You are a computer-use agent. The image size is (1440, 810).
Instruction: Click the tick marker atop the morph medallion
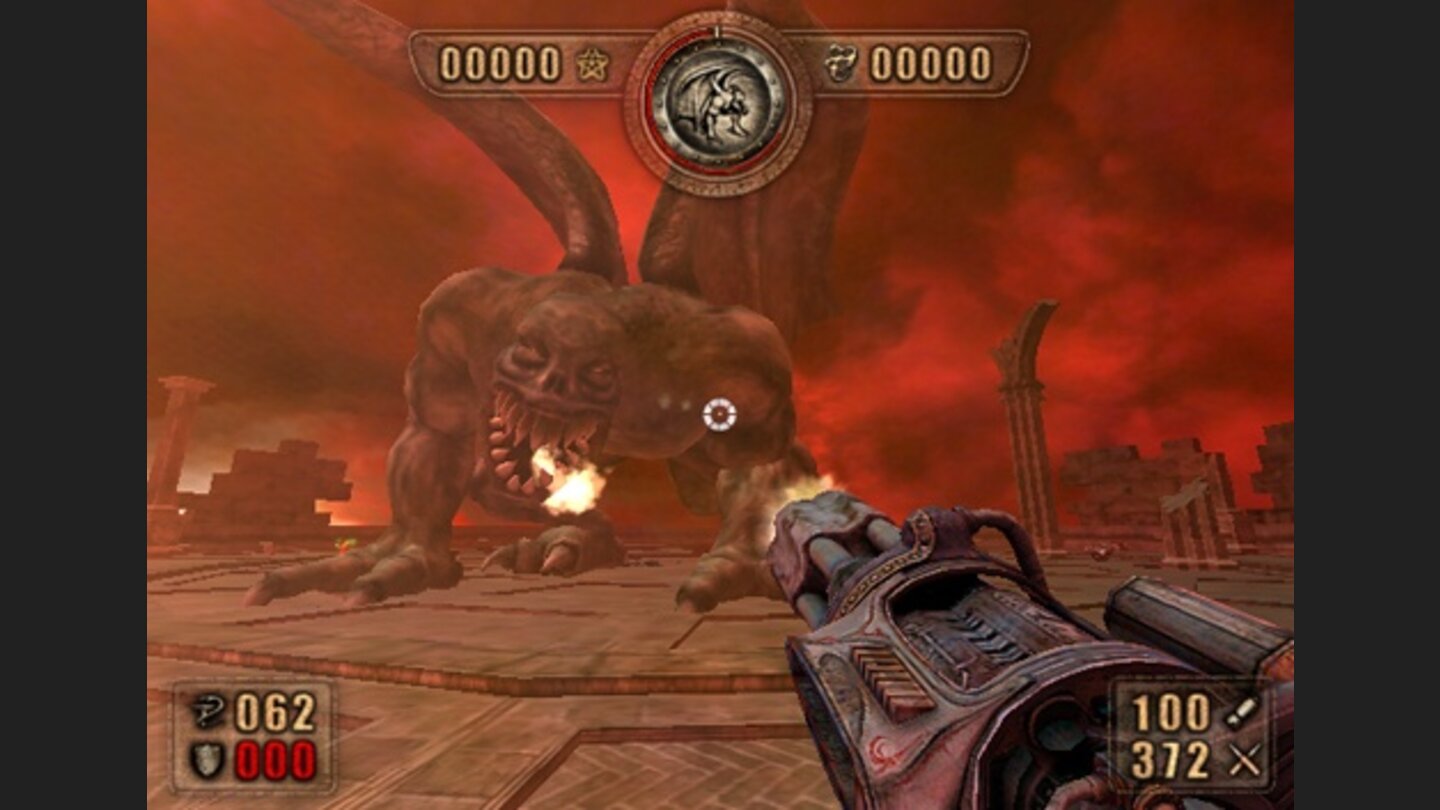[716, 31]
